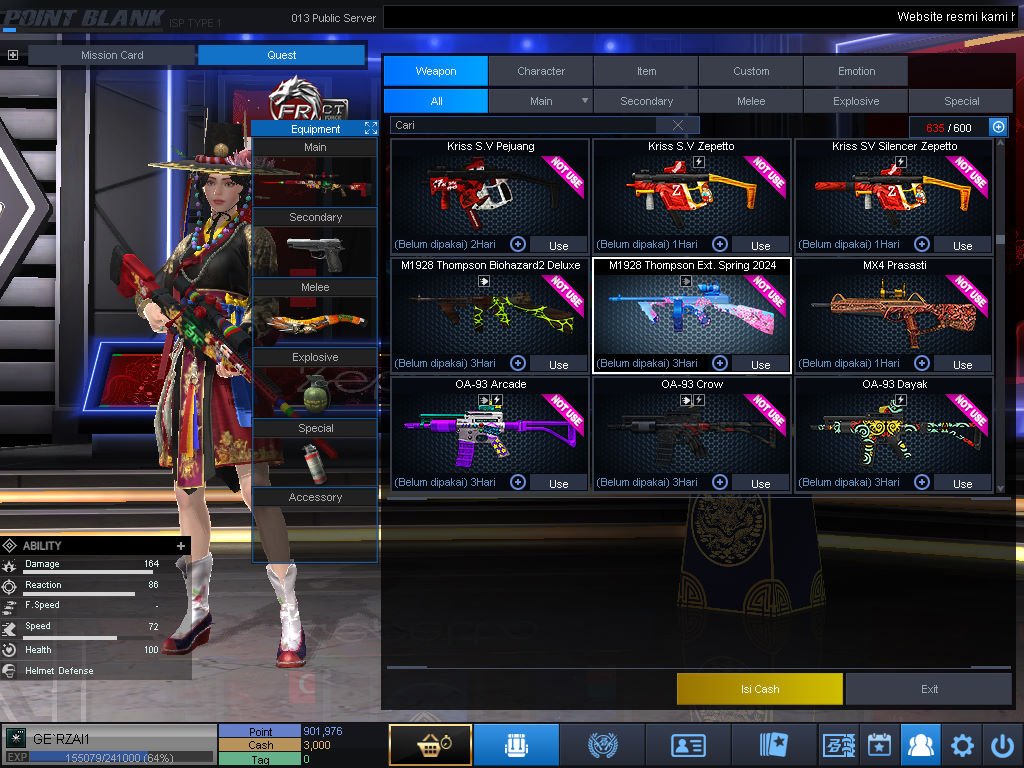Clear the search box with X
The height and width of the screenshot is (768, 1024).
(679, 125)
